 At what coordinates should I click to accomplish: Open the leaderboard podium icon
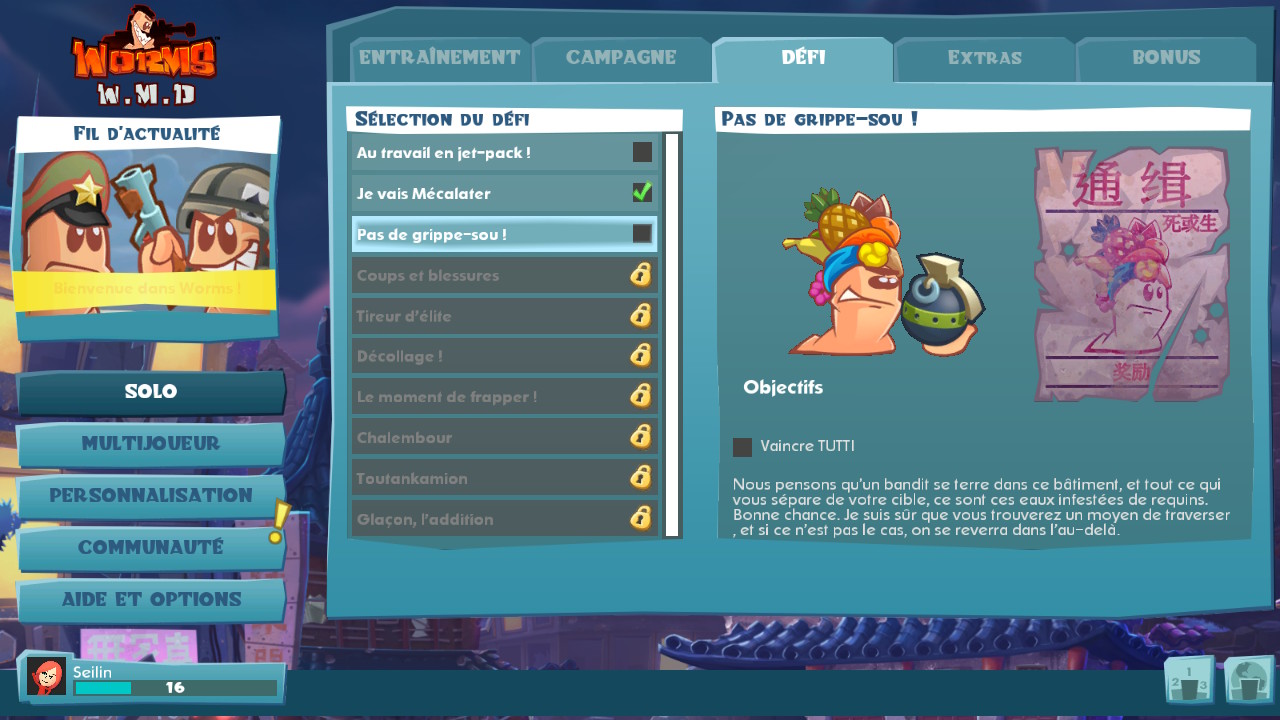point(1189,681)
